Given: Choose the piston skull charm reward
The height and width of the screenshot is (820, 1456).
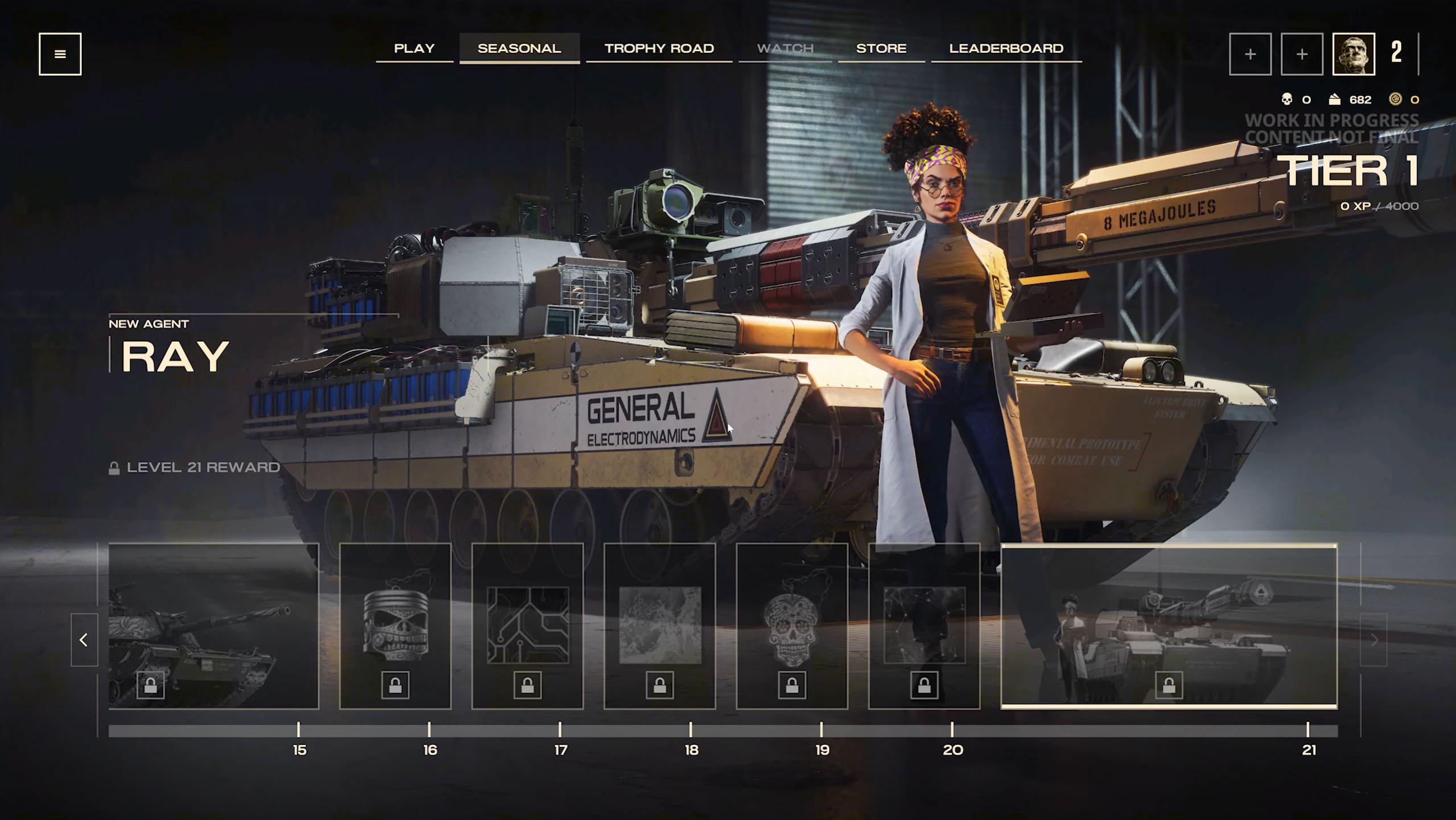Looking at the screenshot, I should pyautogui.click(x=395, y=626).
